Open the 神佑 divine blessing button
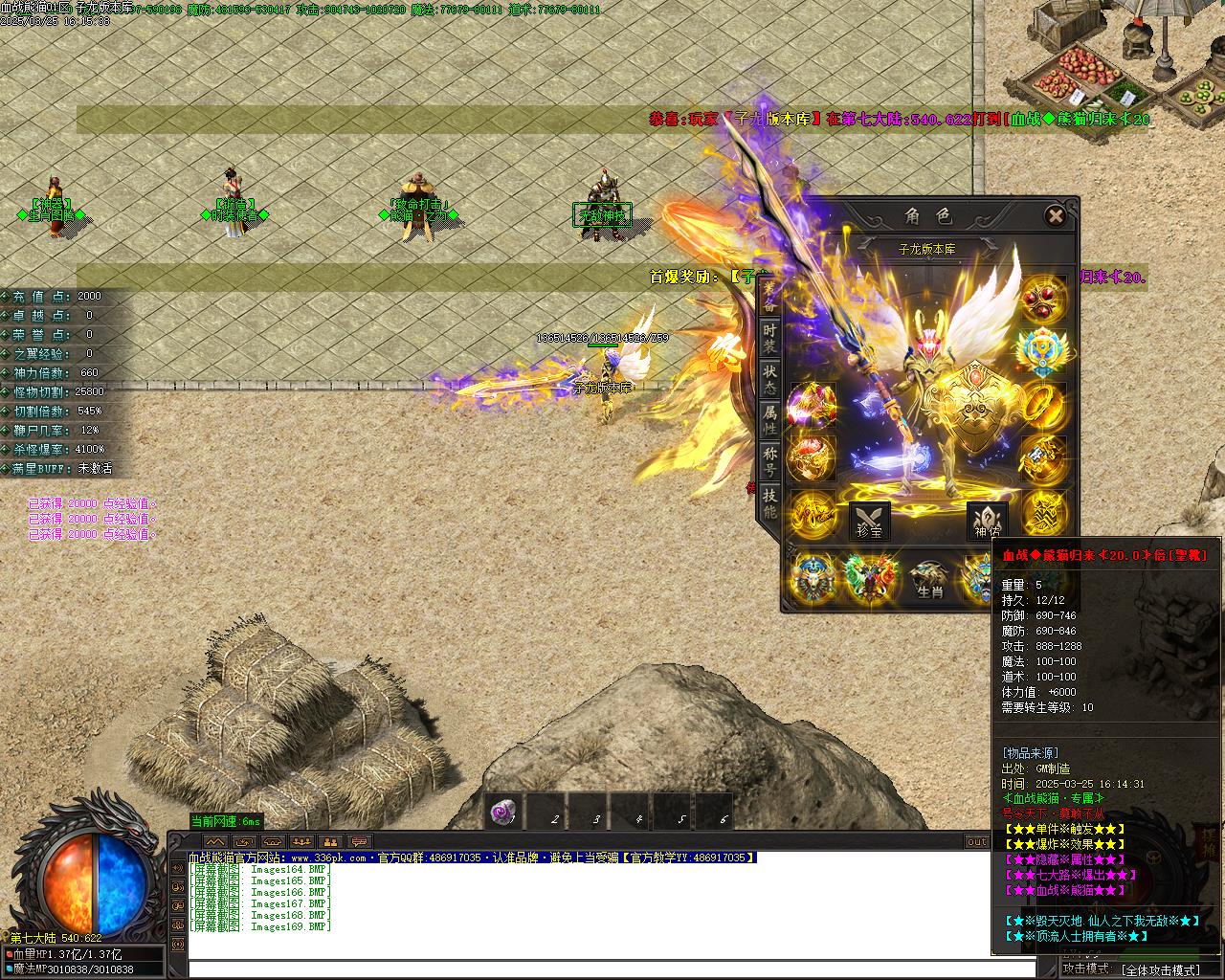The height and width of the screenshot is (980, 1225). [987, 522]
